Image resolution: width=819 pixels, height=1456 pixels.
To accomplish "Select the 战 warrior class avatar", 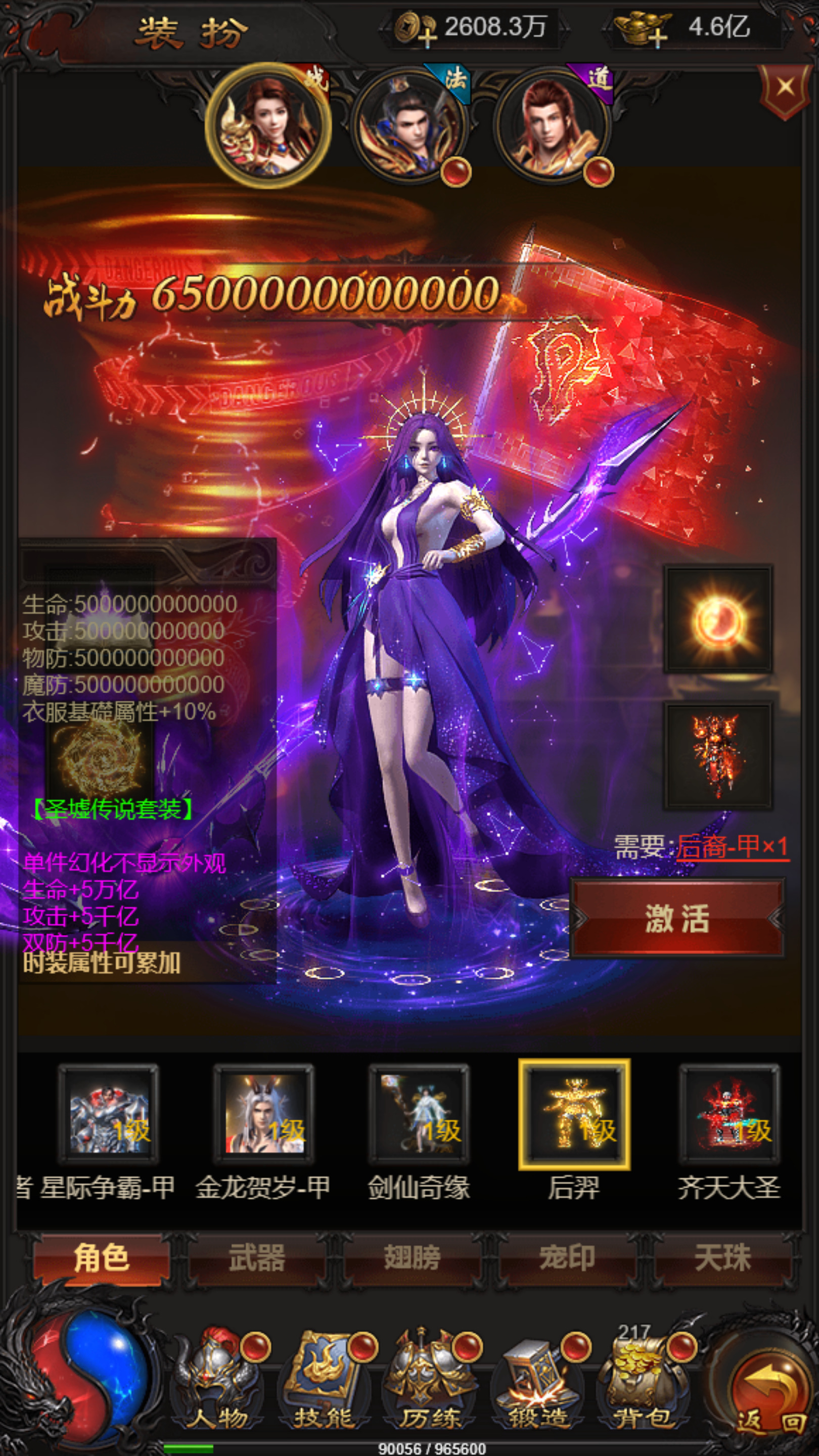I will tap(267, 121).
